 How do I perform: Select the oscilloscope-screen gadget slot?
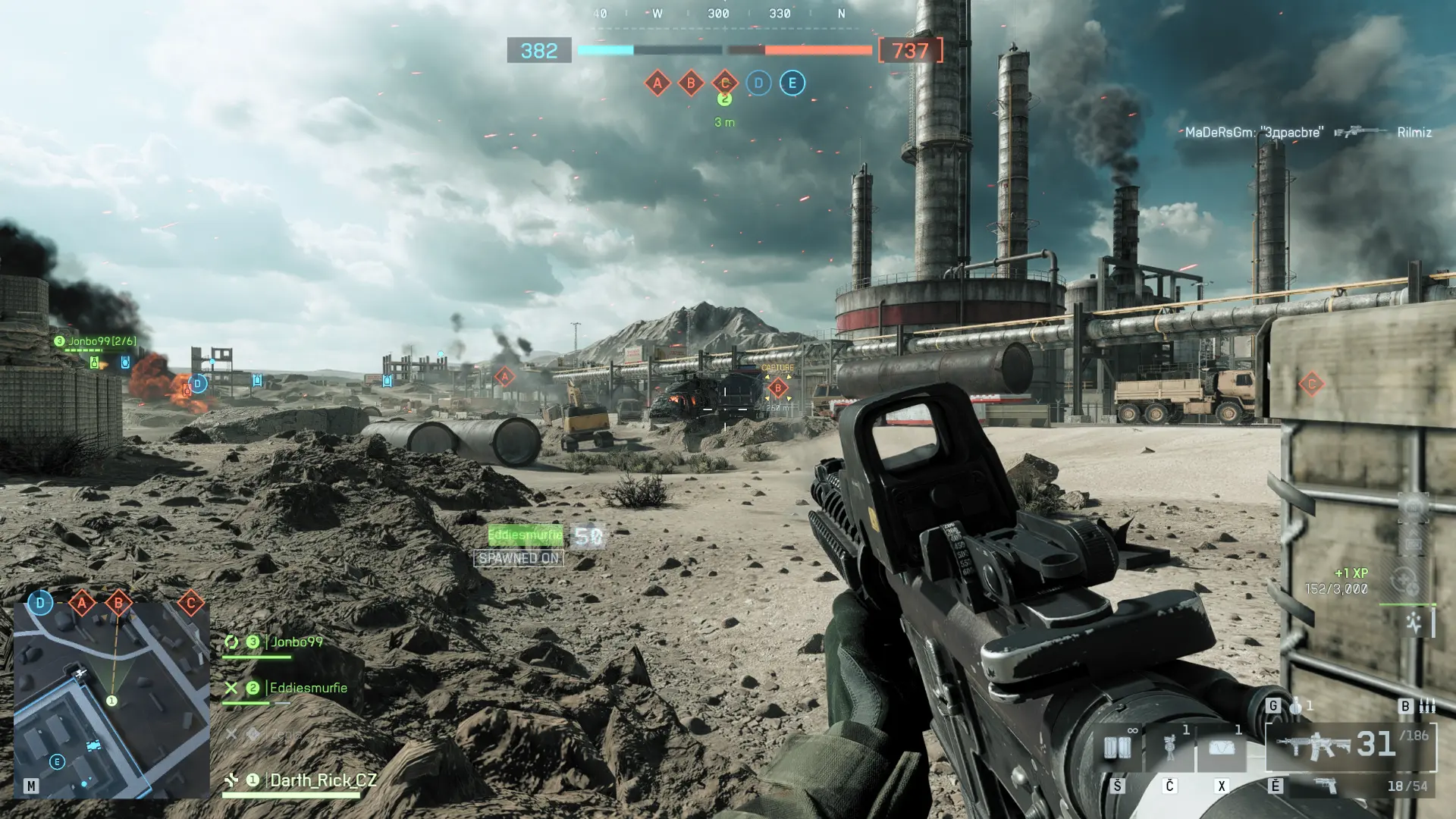pos(1221,748)
